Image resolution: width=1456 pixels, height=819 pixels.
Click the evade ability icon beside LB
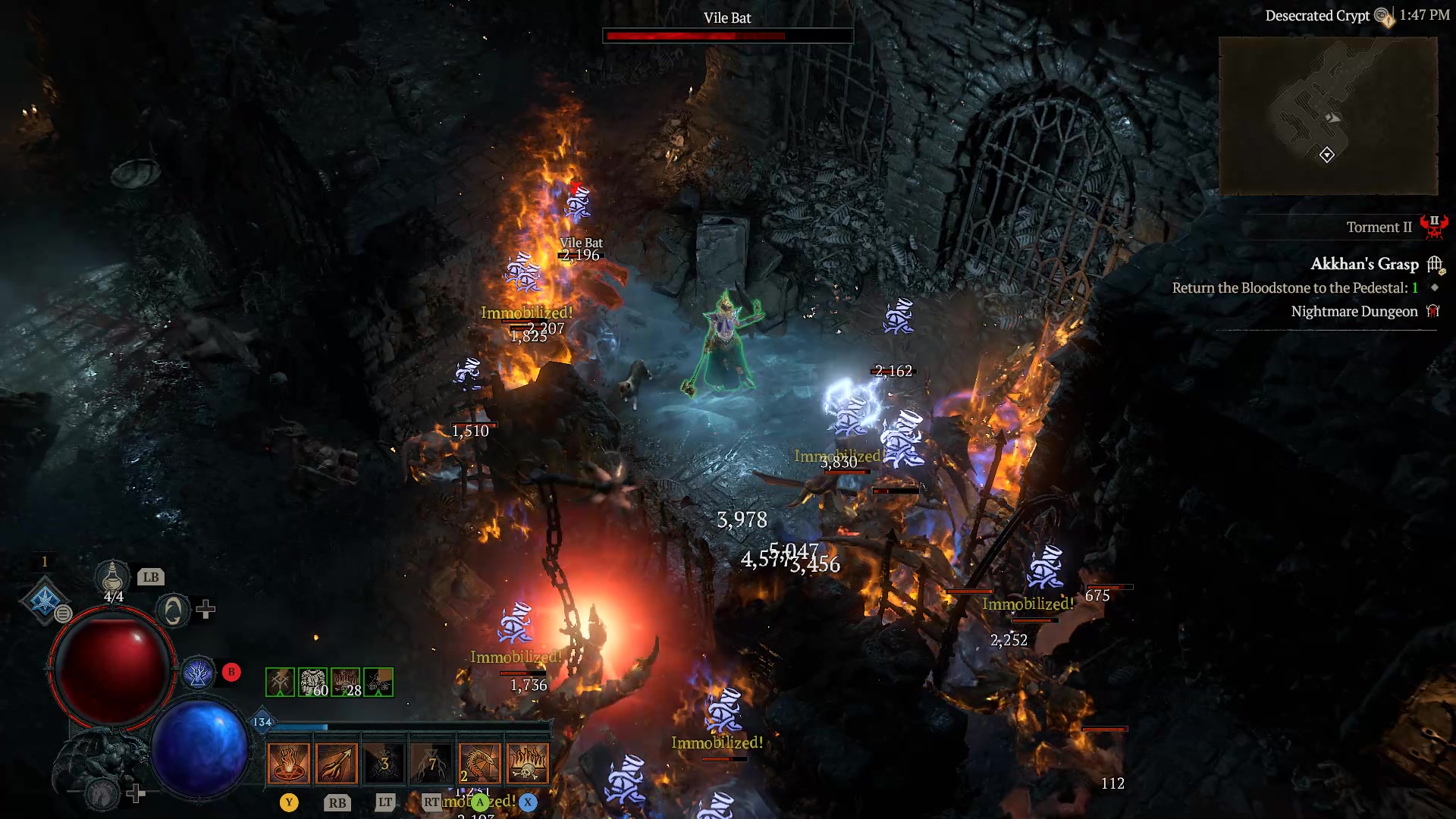(172, 611)
